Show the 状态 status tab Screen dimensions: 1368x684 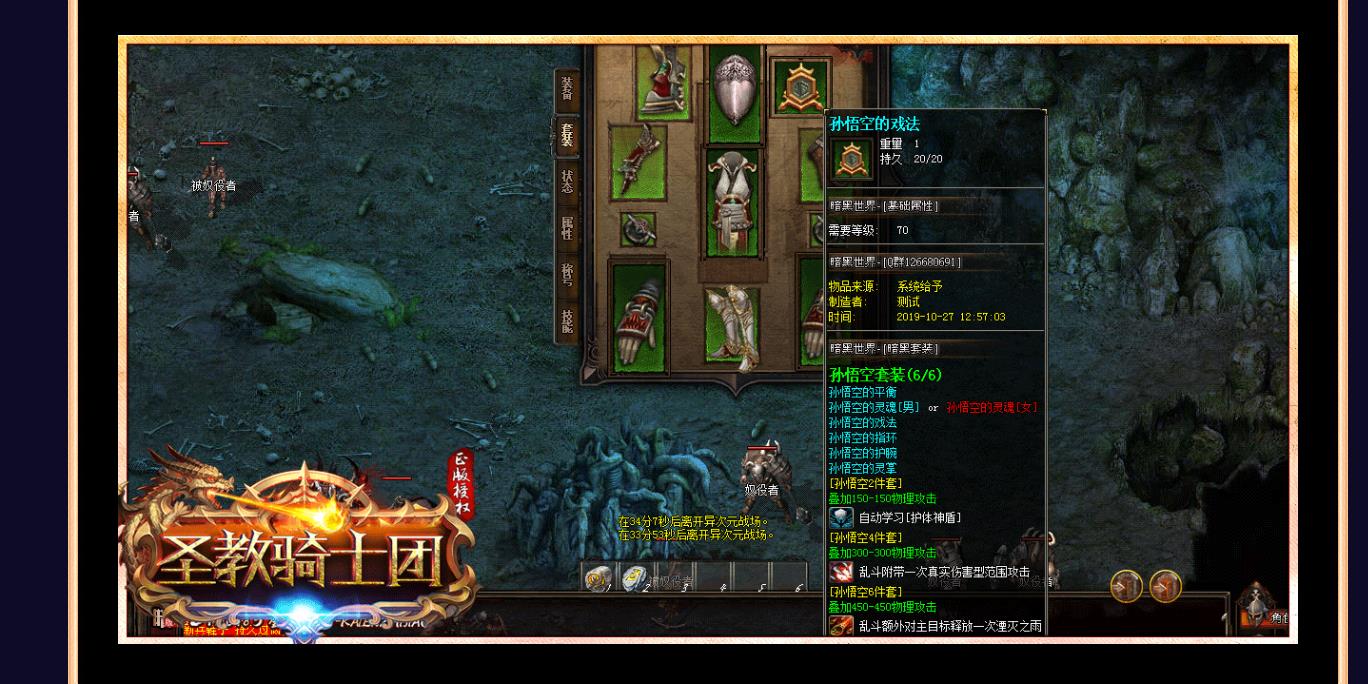567,182
